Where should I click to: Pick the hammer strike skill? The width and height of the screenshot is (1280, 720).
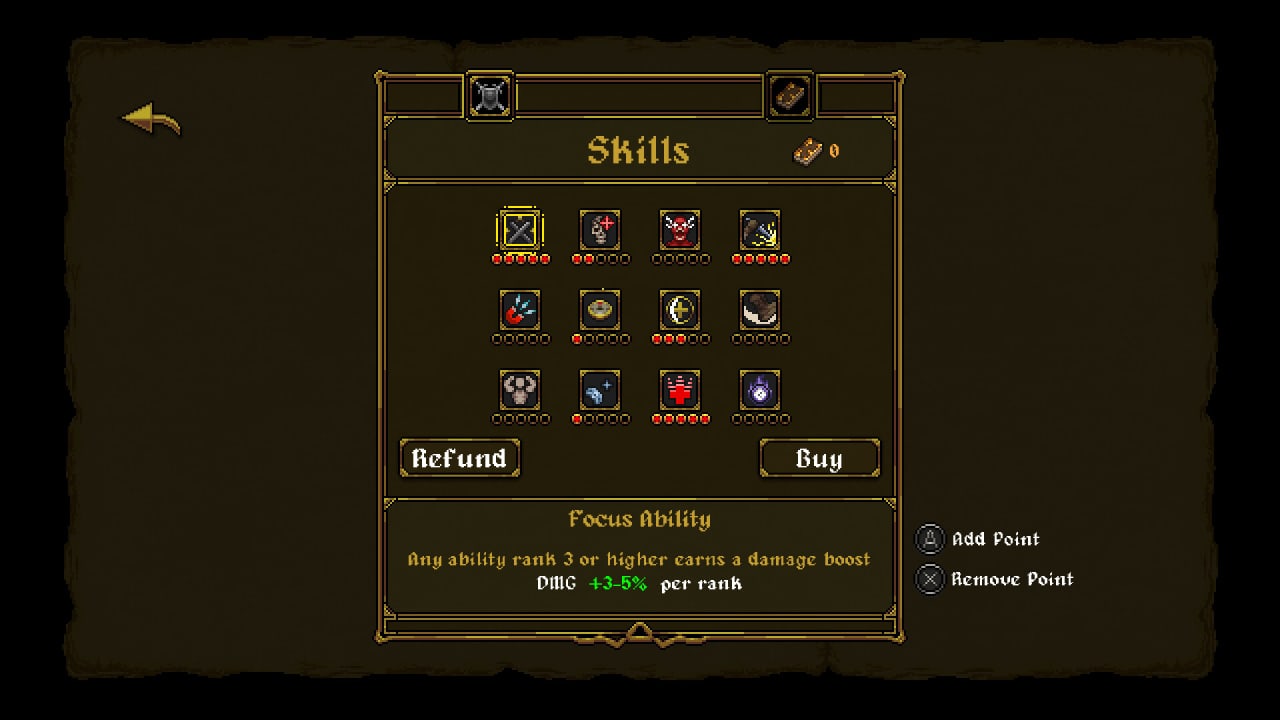click(x=760, y=230)
